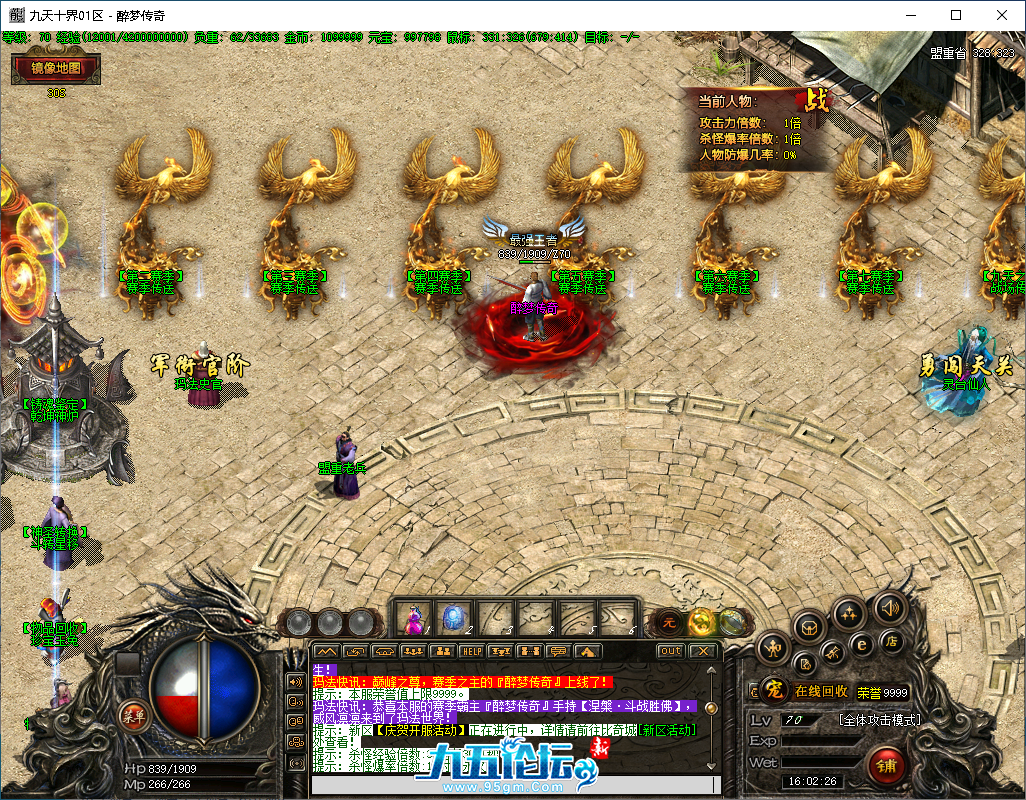Open 在线回收 online recycling

coord(821,691)
